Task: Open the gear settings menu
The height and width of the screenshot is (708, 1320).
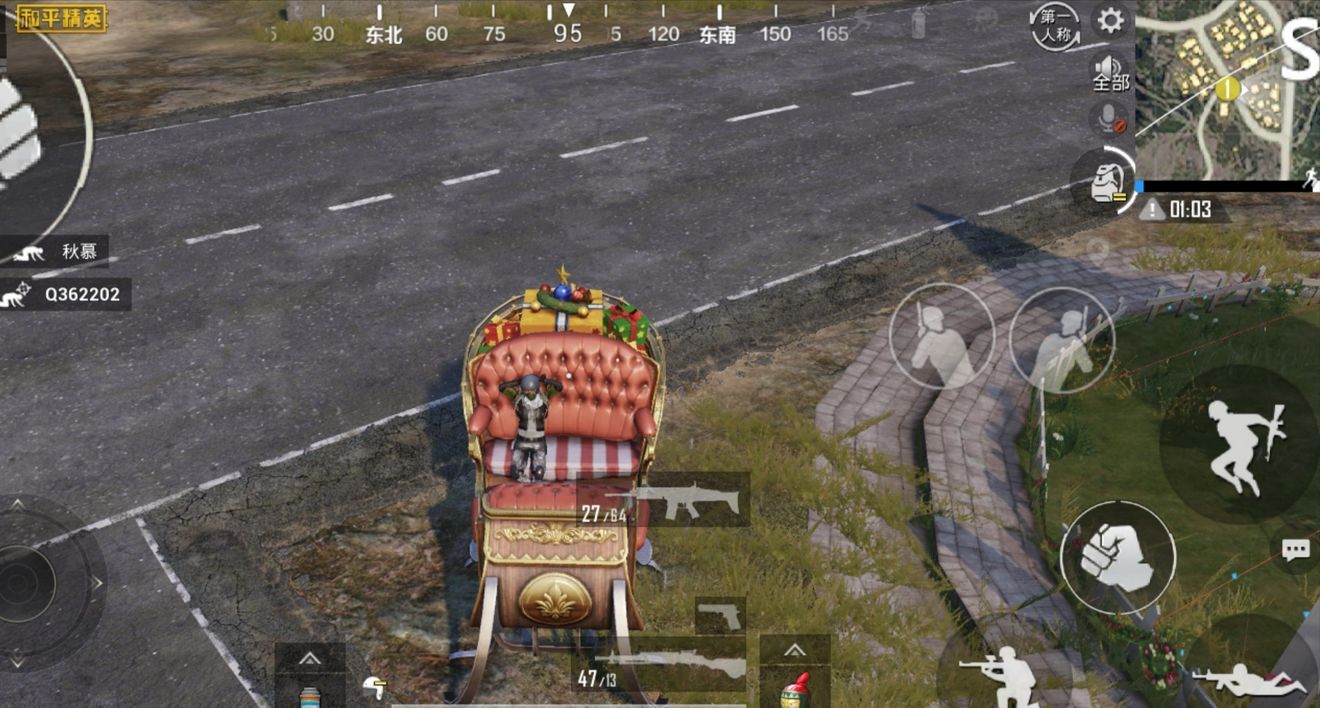Action: 1110,21
